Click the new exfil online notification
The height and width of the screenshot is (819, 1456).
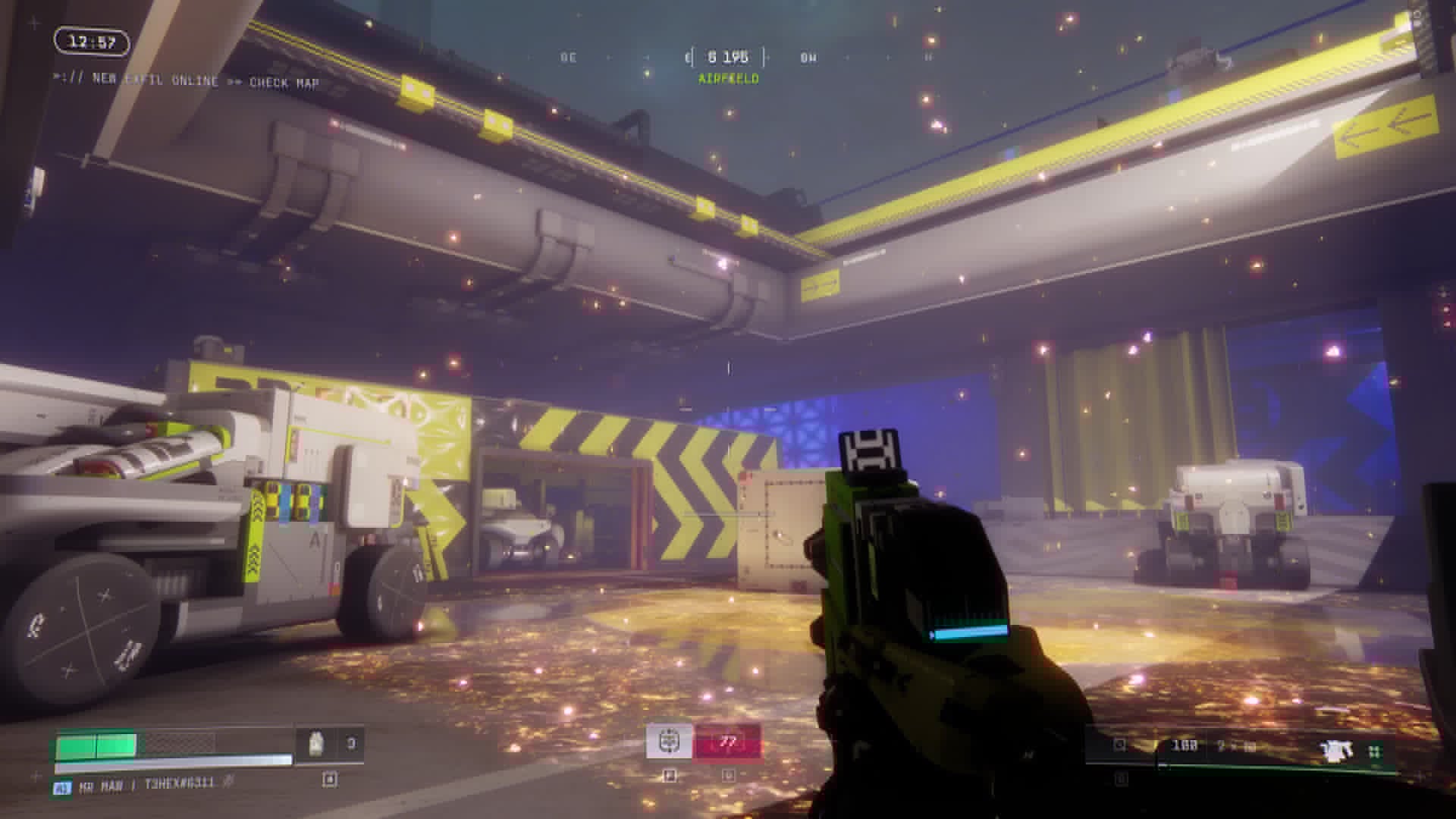186,80
